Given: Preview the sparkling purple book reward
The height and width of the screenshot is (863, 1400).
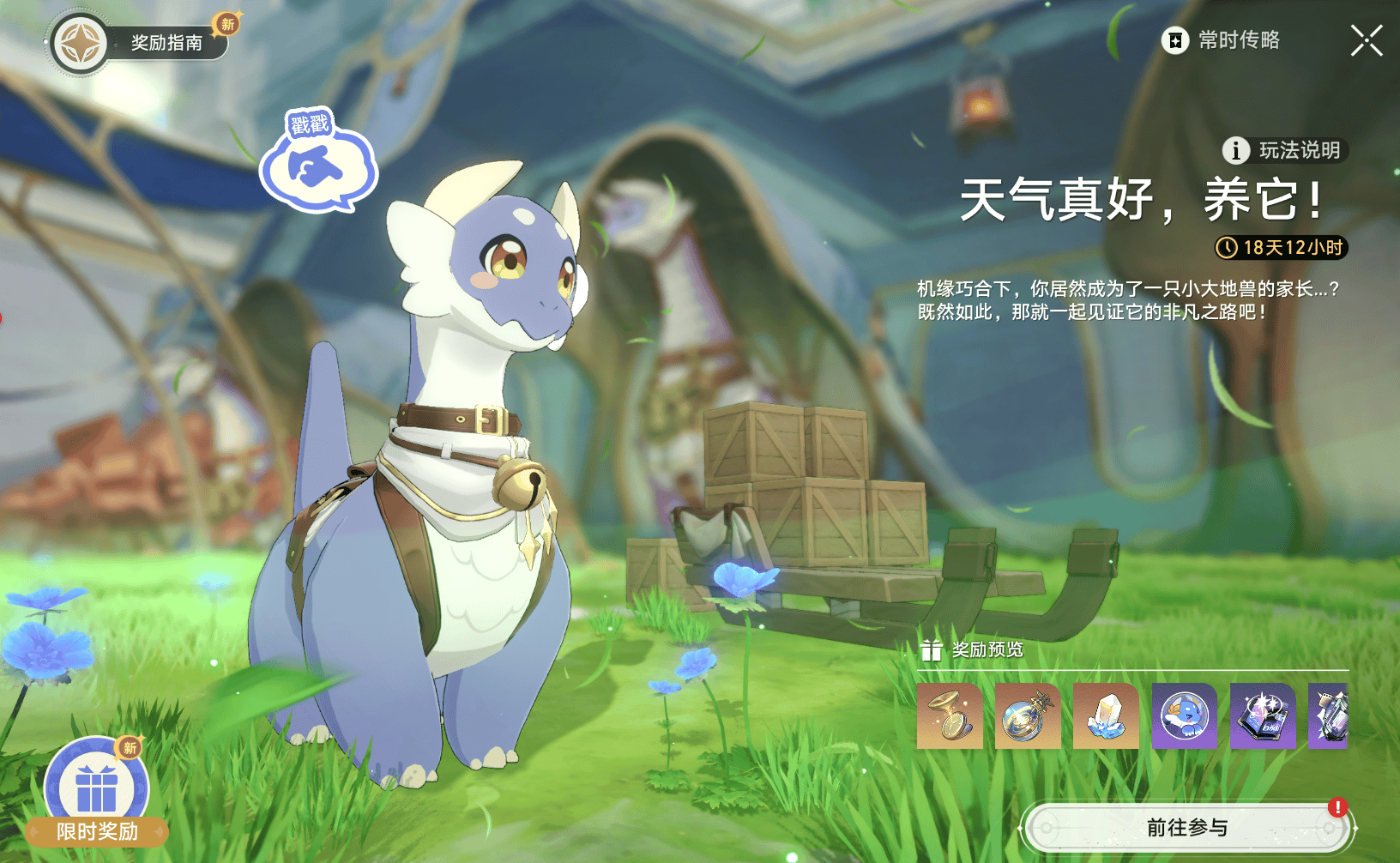Looking at the screenshot, I should click(x=1263, y=716).
